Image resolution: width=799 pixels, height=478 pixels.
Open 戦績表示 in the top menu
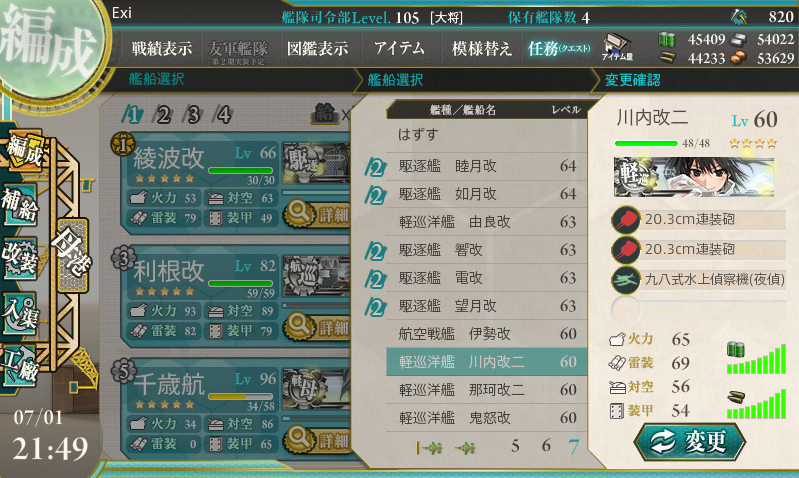pos(162,48)
